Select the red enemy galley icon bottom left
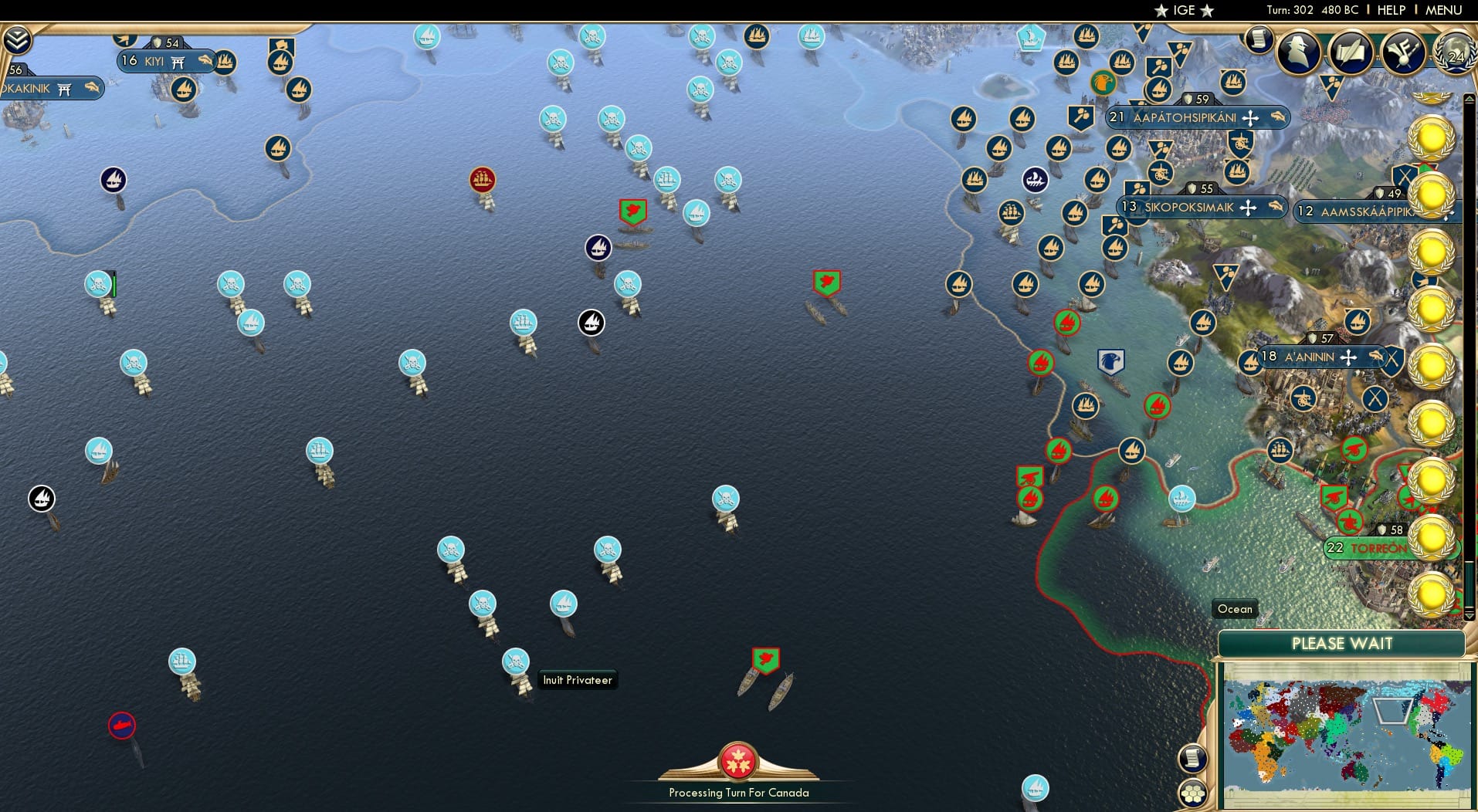Image resolution: width=1478 pixels, height=812 pixels. [x=121, y=726]
